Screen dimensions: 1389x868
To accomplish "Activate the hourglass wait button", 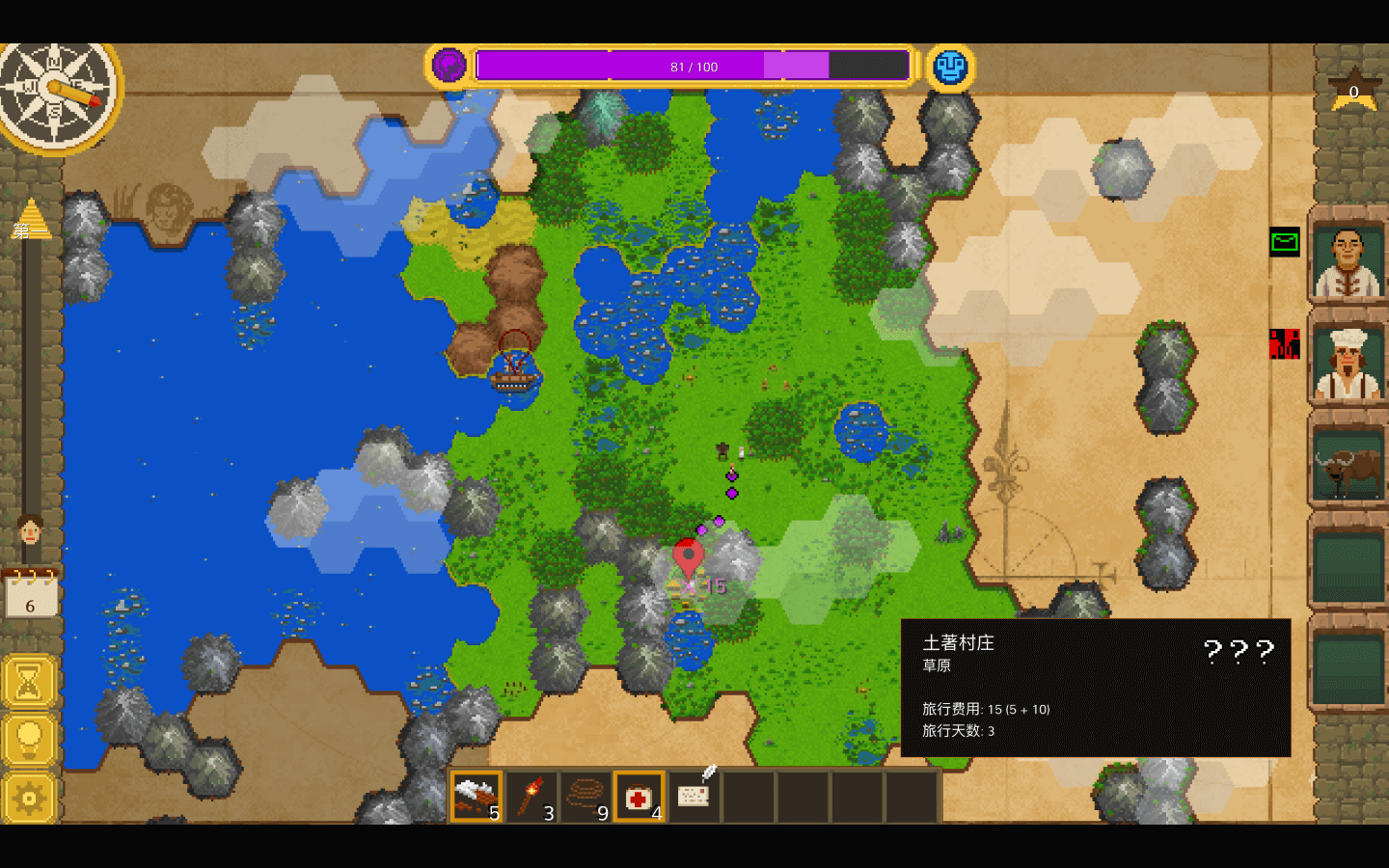I will pyautogui.click(x=29, y=683).
